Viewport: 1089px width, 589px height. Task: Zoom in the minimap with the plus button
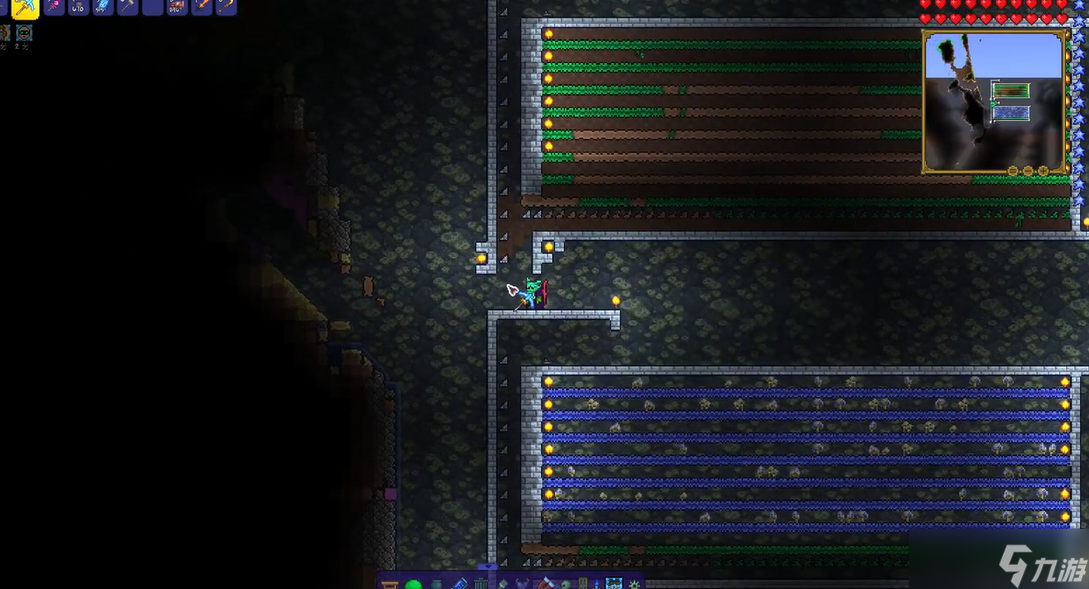point(1042,171)
